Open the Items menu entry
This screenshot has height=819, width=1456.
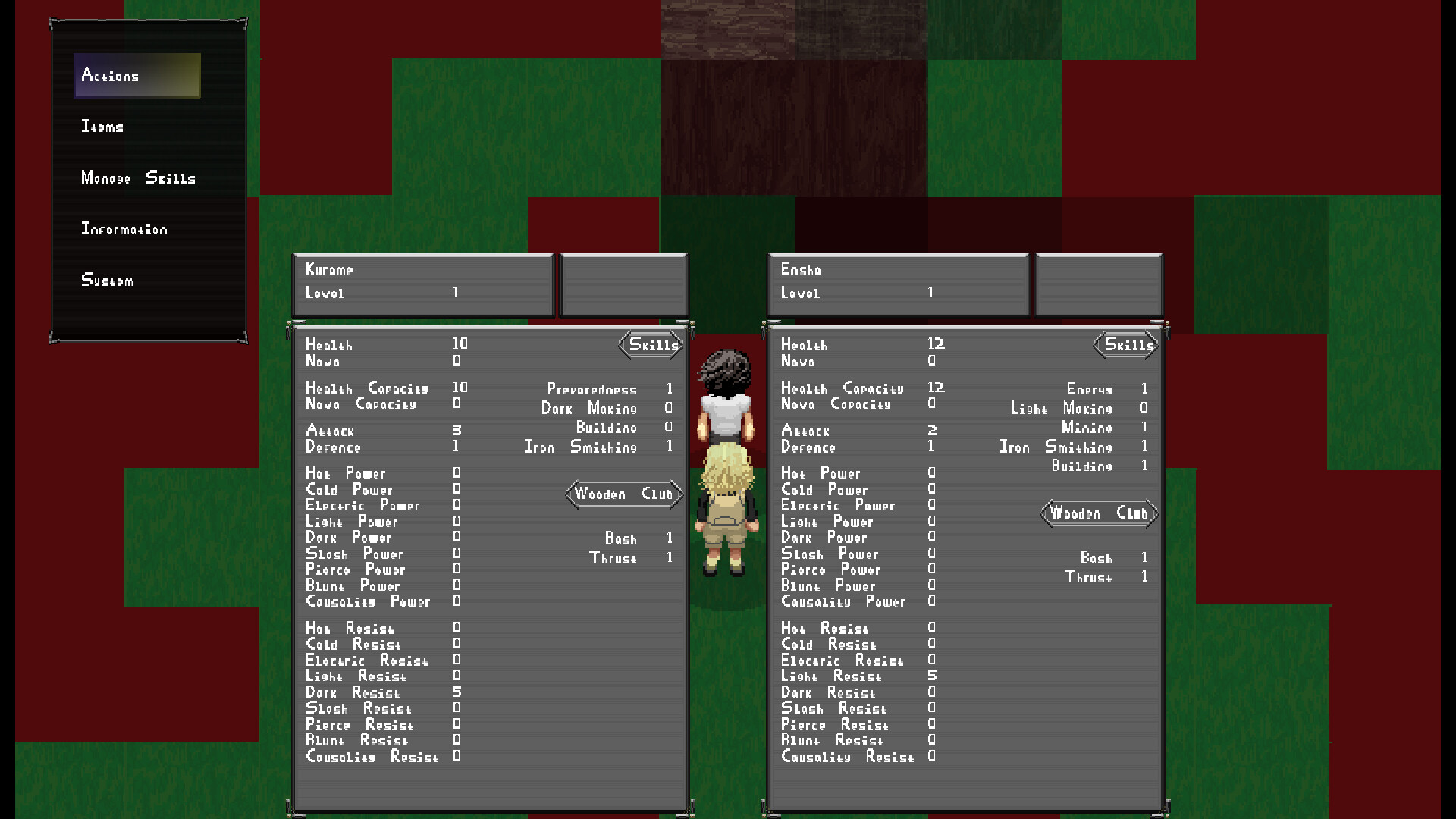tap(102, 127)
